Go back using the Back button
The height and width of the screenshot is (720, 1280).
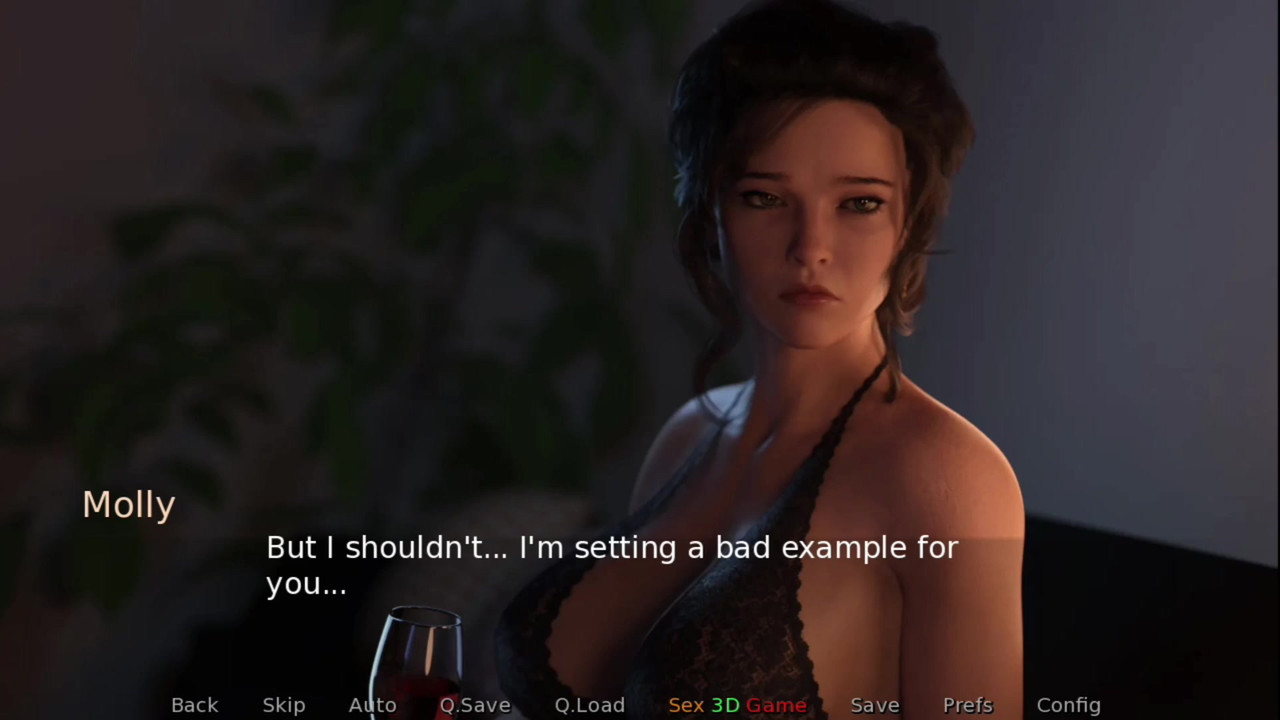tap(194, 705)
